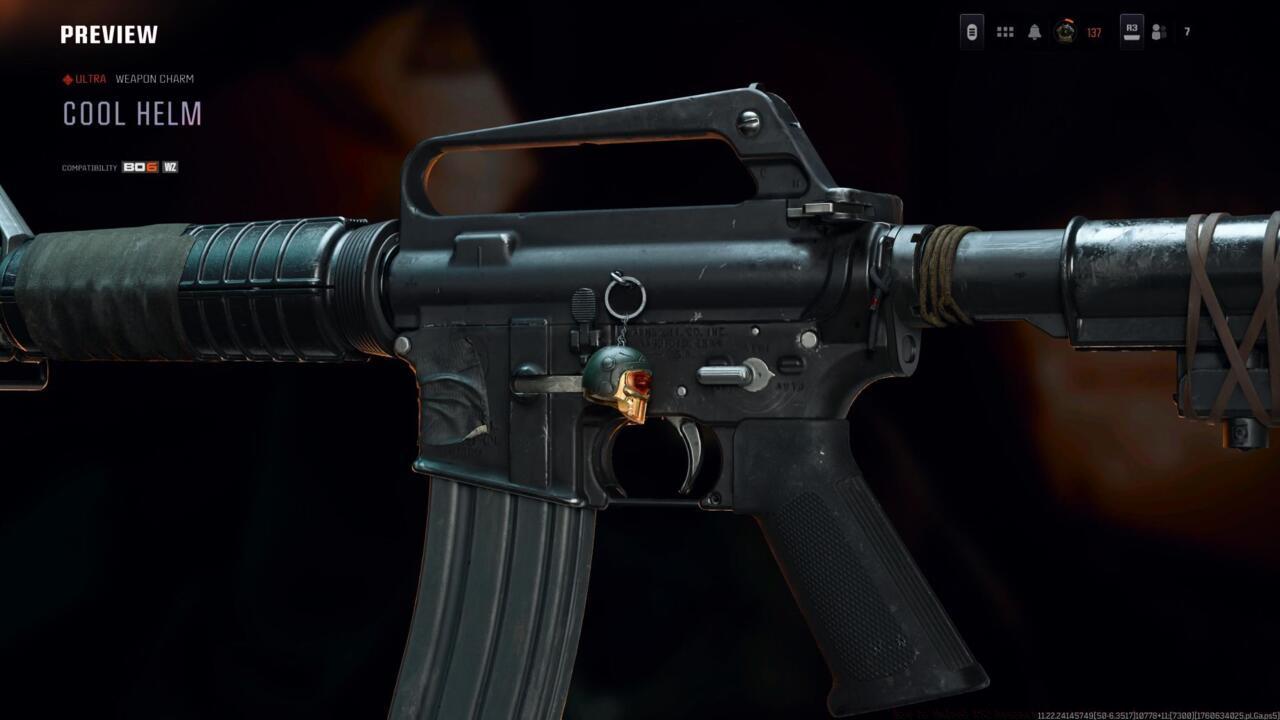Open friends via the social players icon
Screen dimensions: 1280x720
point(1157,32)
